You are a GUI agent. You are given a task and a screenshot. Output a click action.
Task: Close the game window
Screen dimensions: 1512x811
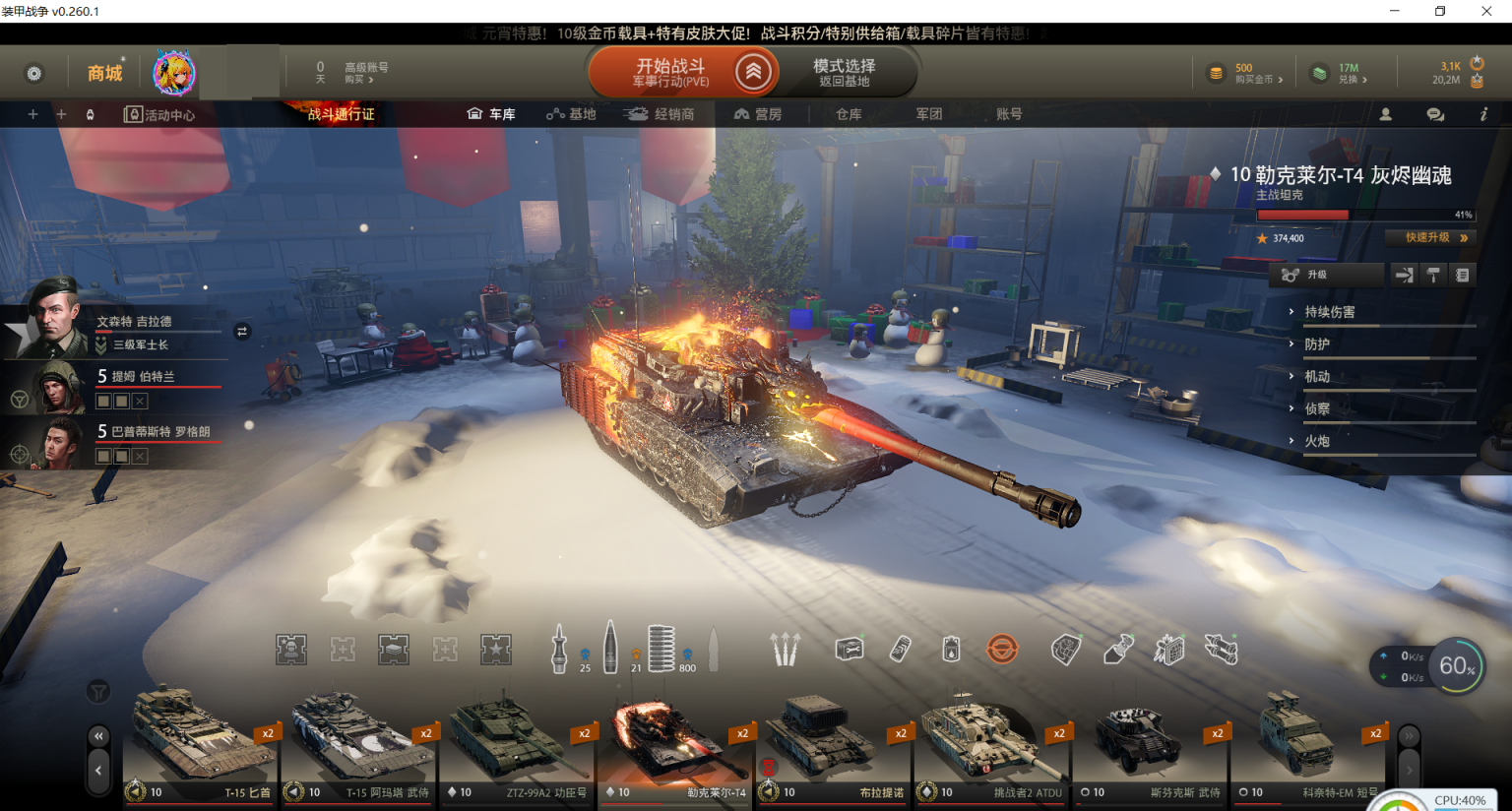pos(1486,11)
